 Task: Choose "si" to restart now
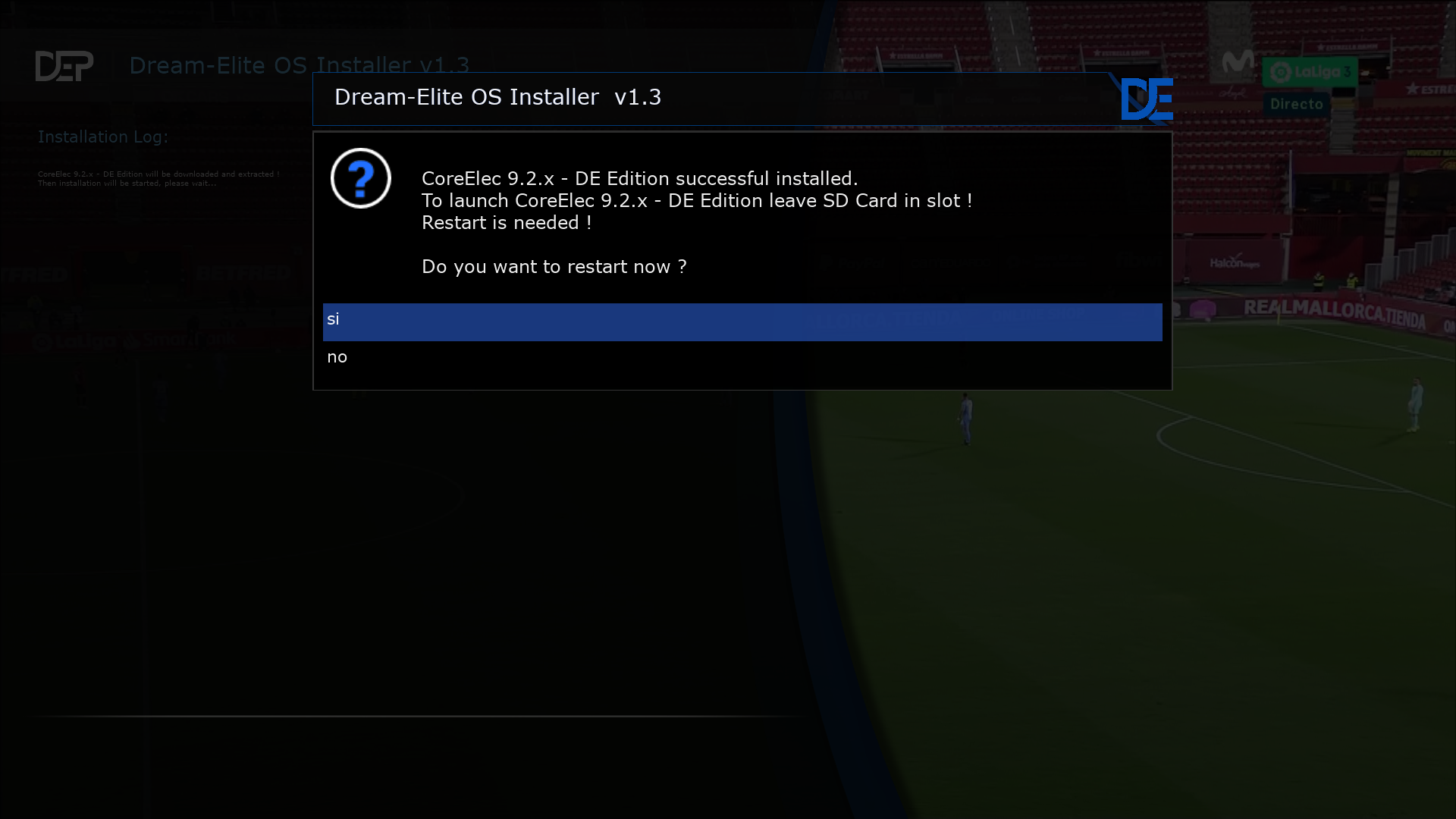coord(742,321)
